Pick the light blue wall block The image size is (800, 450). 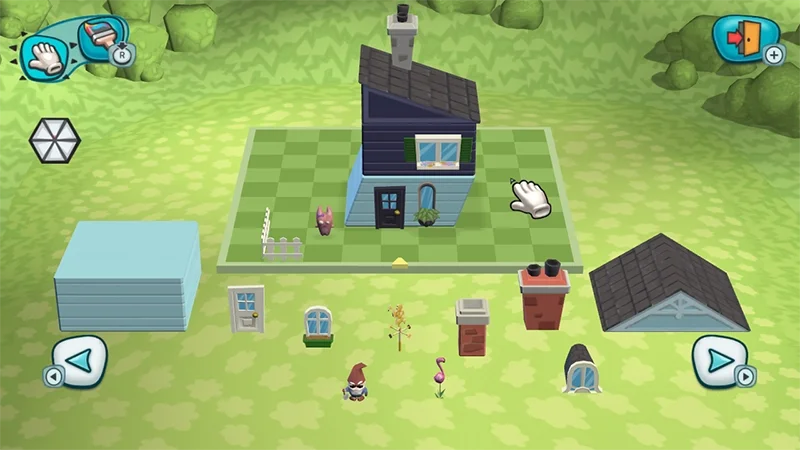tap(126, 275)
